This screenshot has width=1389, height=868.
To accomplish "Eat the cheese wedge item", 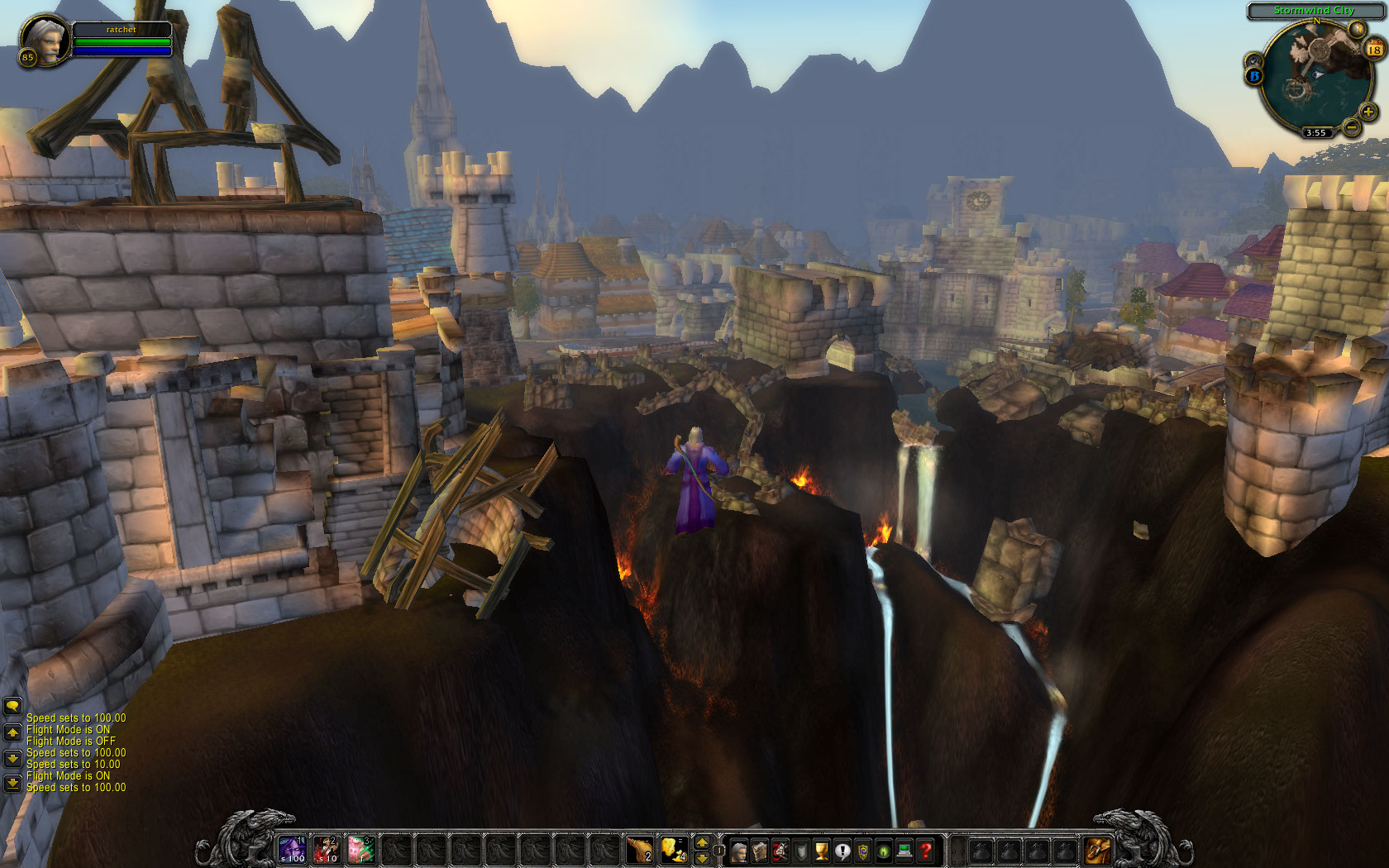I will [x=674, y=849].
